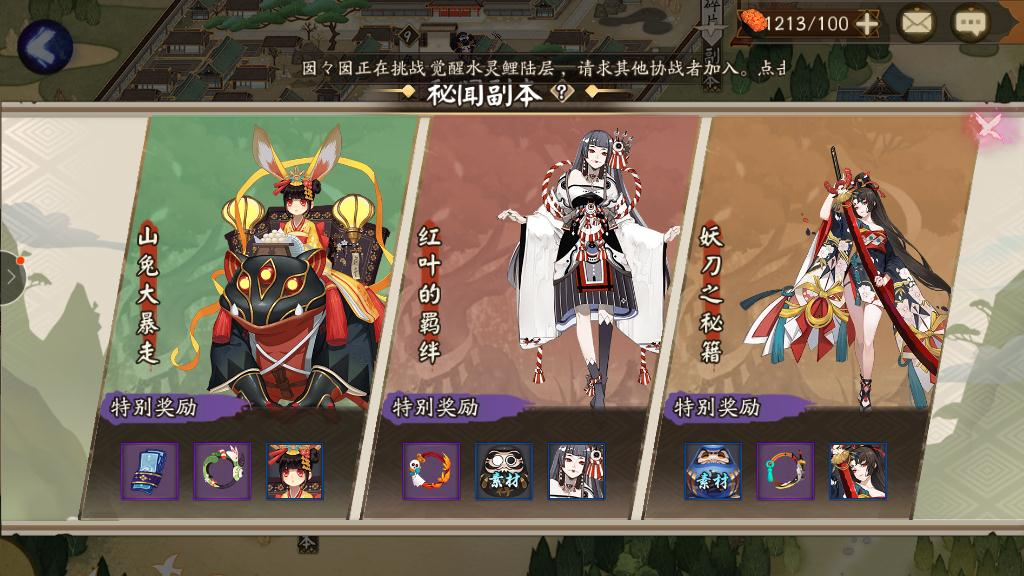This screenshot has height=576, width=1024.
Task: Go back with the blue arrow button
Action: point(44,45)
